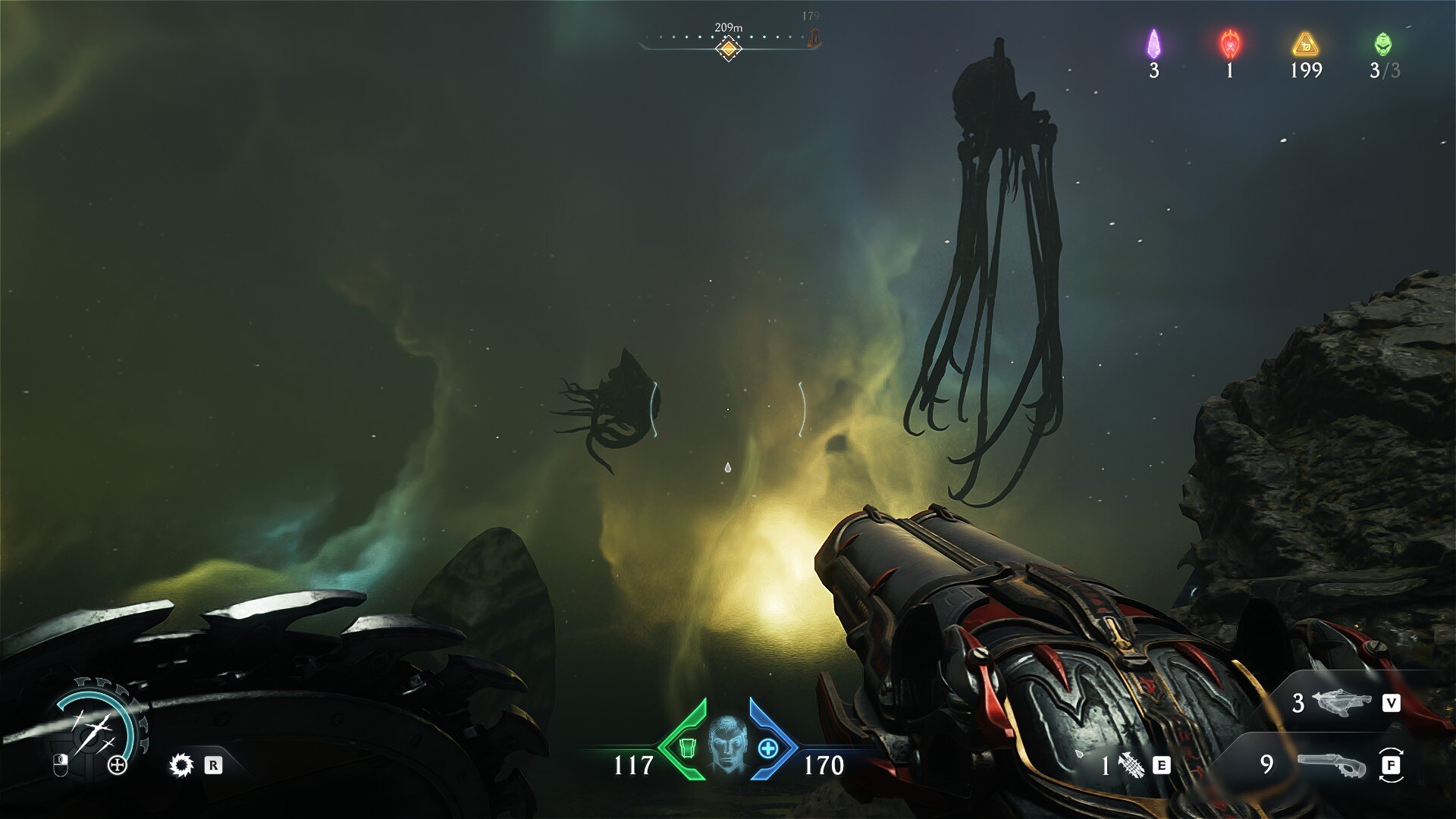Click the green armor icon
This screenshot has width=1456, height=819.
pyautogui.click(x=688, y=748)
